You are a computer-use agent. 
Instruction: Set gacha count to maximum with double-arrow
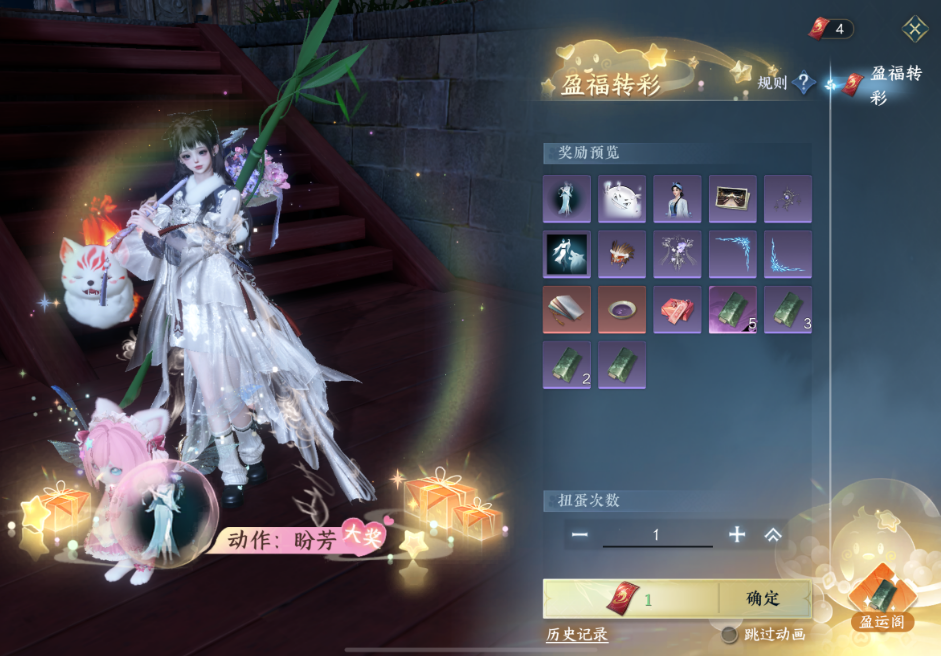point(773,535)
